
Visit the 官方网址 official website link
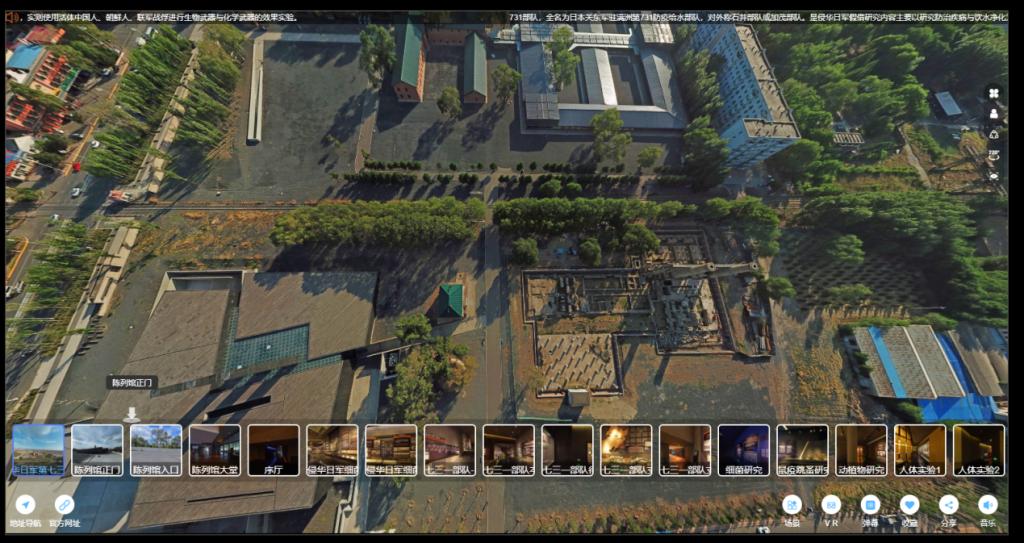pyautogui.click(x=65, y=505)
